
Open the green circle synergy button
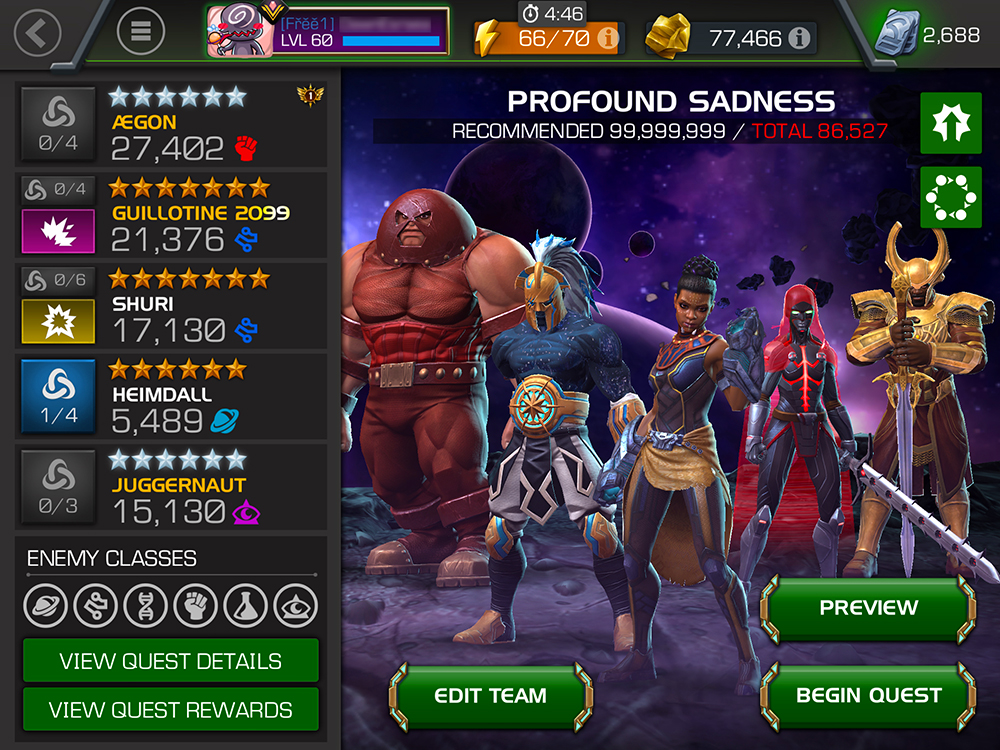click(951, 197)
